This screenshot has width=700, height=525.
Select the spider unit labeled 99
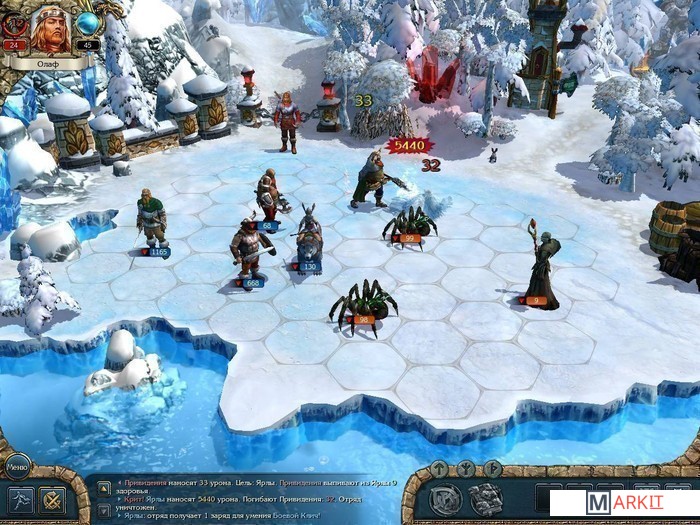click(x=409, y=223)
